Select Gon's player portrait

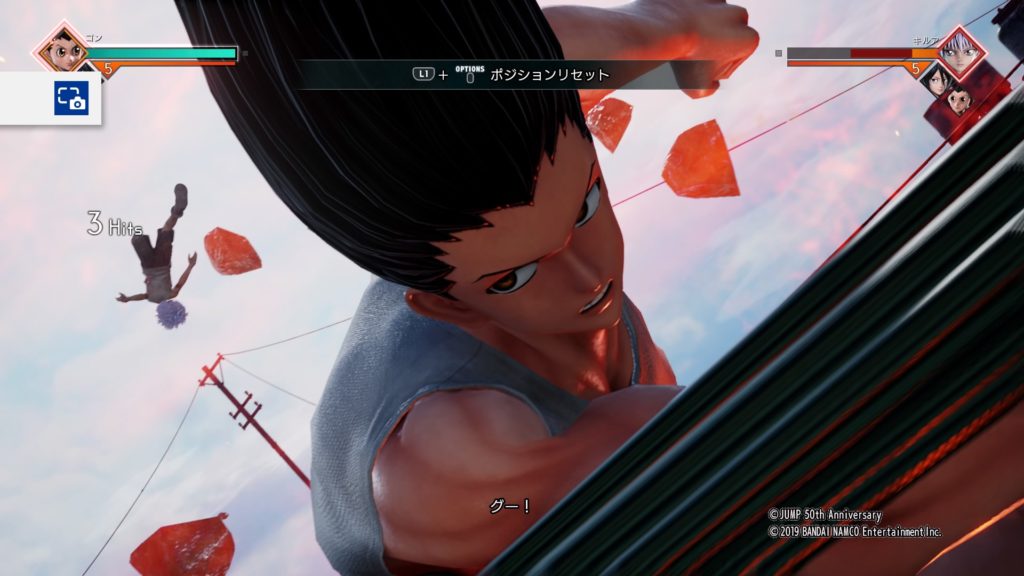61,48
